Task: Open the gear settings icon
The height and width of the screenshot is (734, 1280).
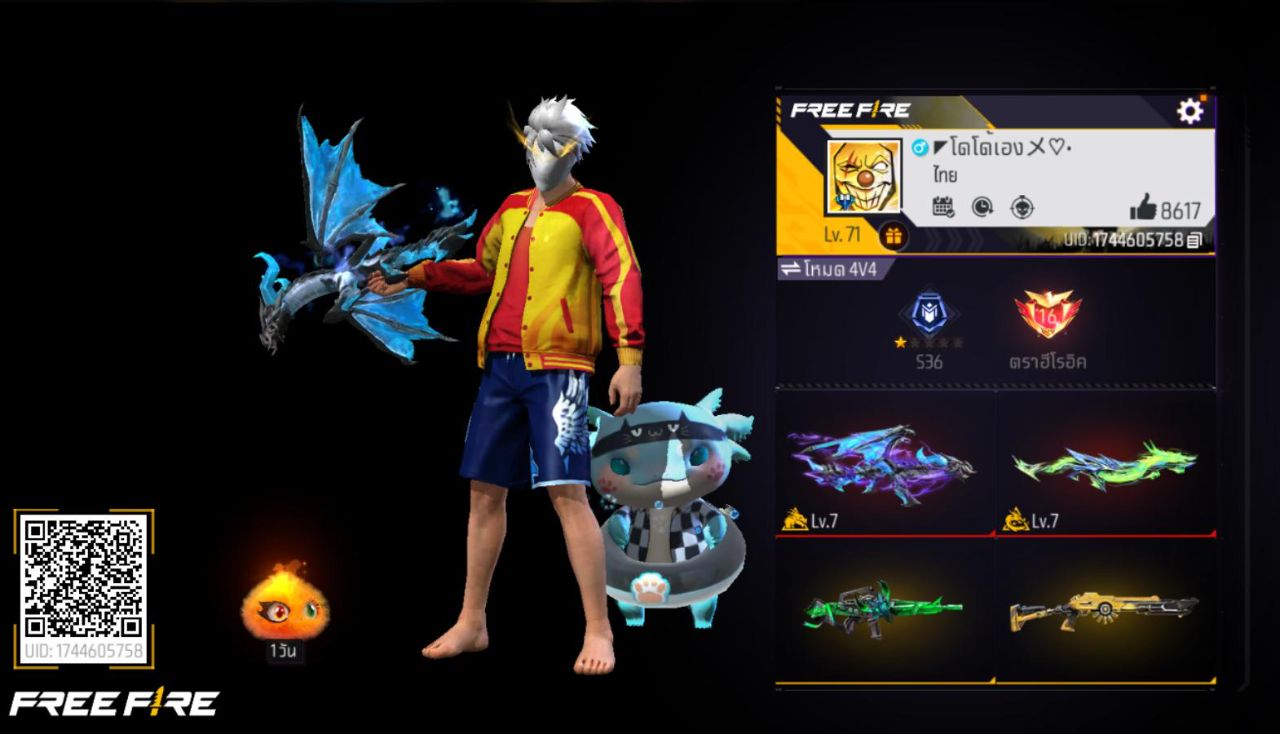Action: [x=1189, y=111]
